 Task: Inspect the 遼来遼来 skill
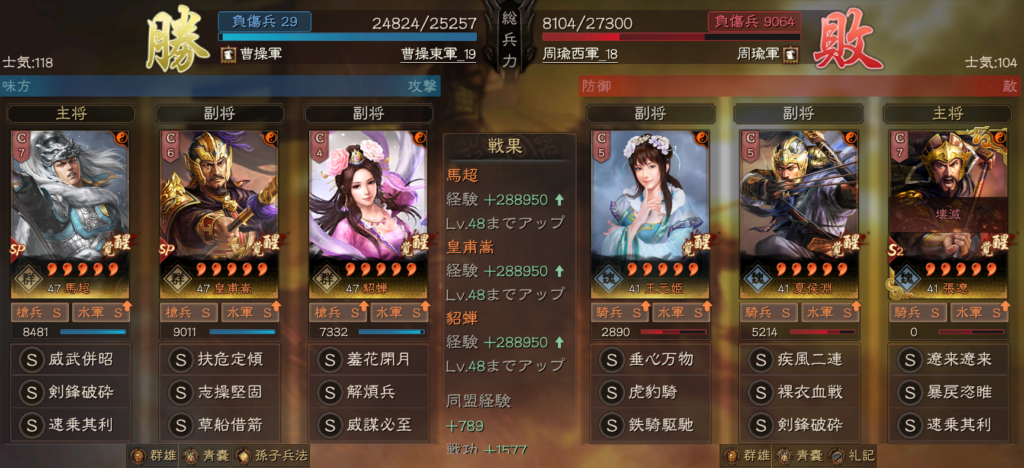[x=947, y=358]
